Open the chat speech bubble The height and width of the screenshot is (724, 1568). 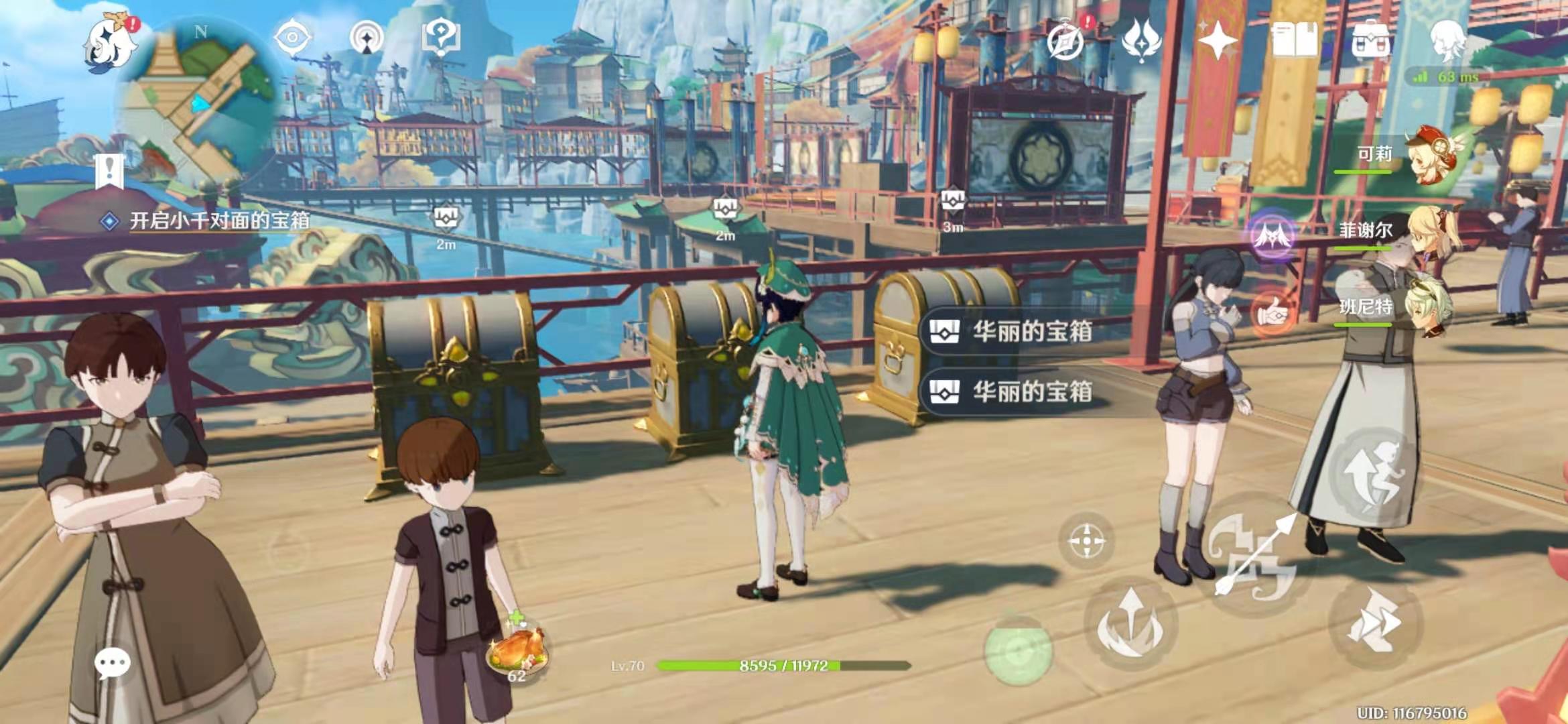click(112, 663)
